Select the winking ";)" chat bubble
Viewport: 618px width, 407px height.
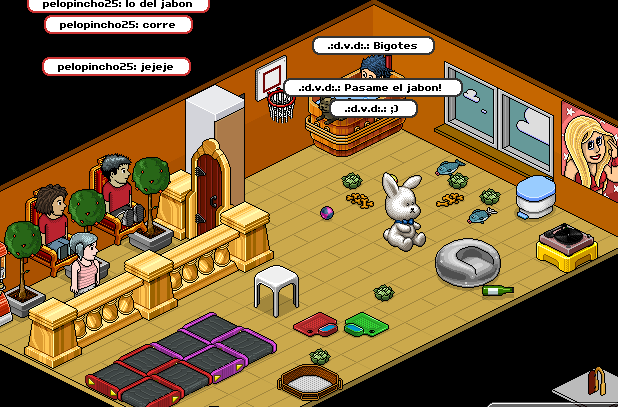click(x=372, y=108)
